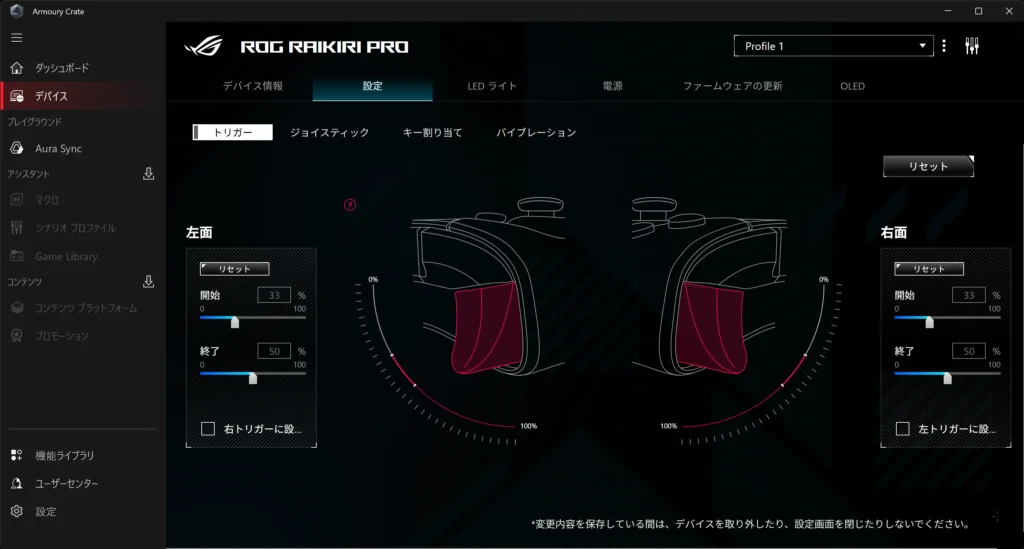Click the red question mark help icon
Image resolution: width=1024 pixels, height=549 pixels.
(x=350, y=205)
